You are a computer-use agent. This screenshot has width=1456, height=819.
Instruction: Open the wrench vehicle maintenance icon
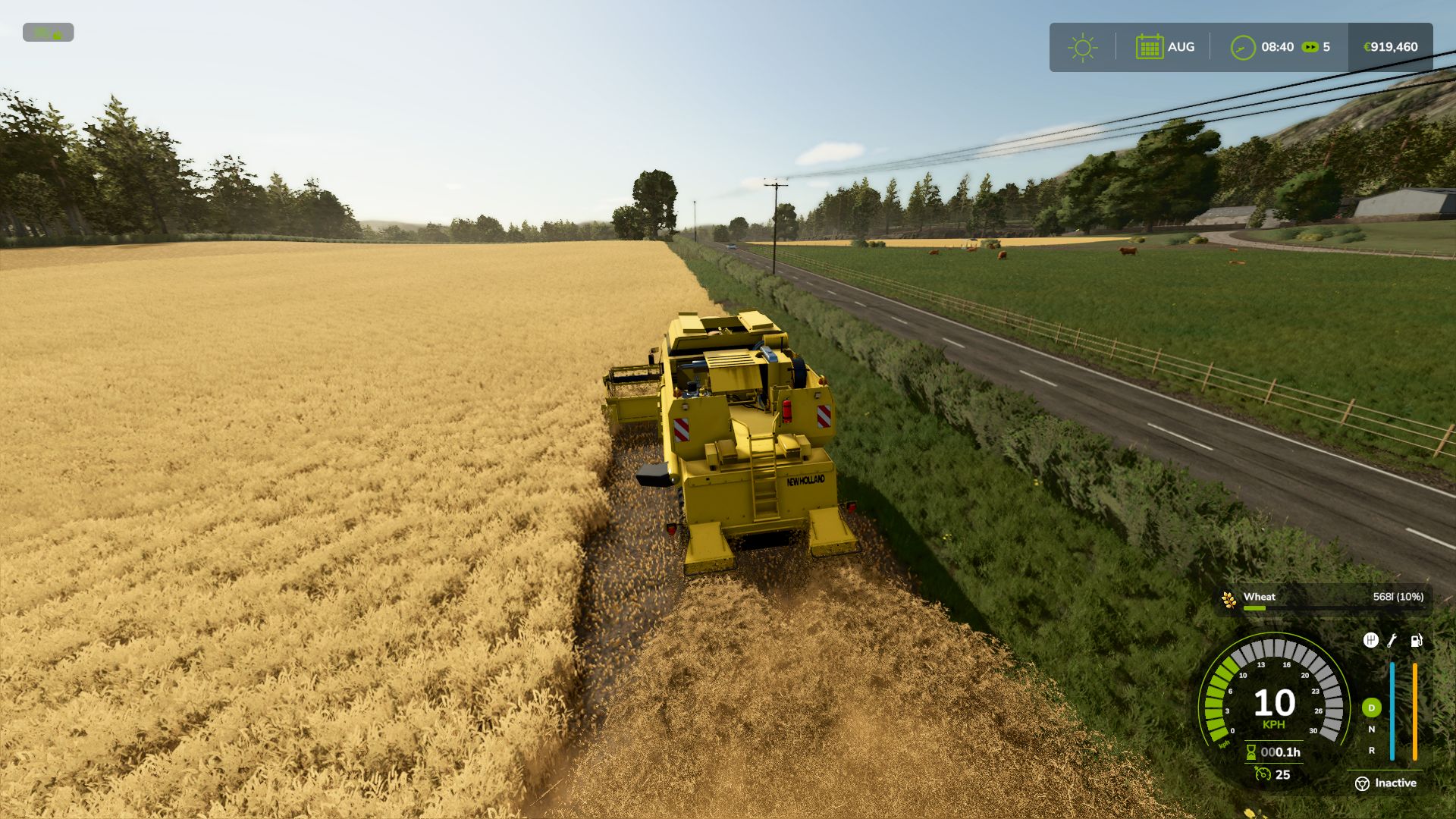tap(1391, 642)
